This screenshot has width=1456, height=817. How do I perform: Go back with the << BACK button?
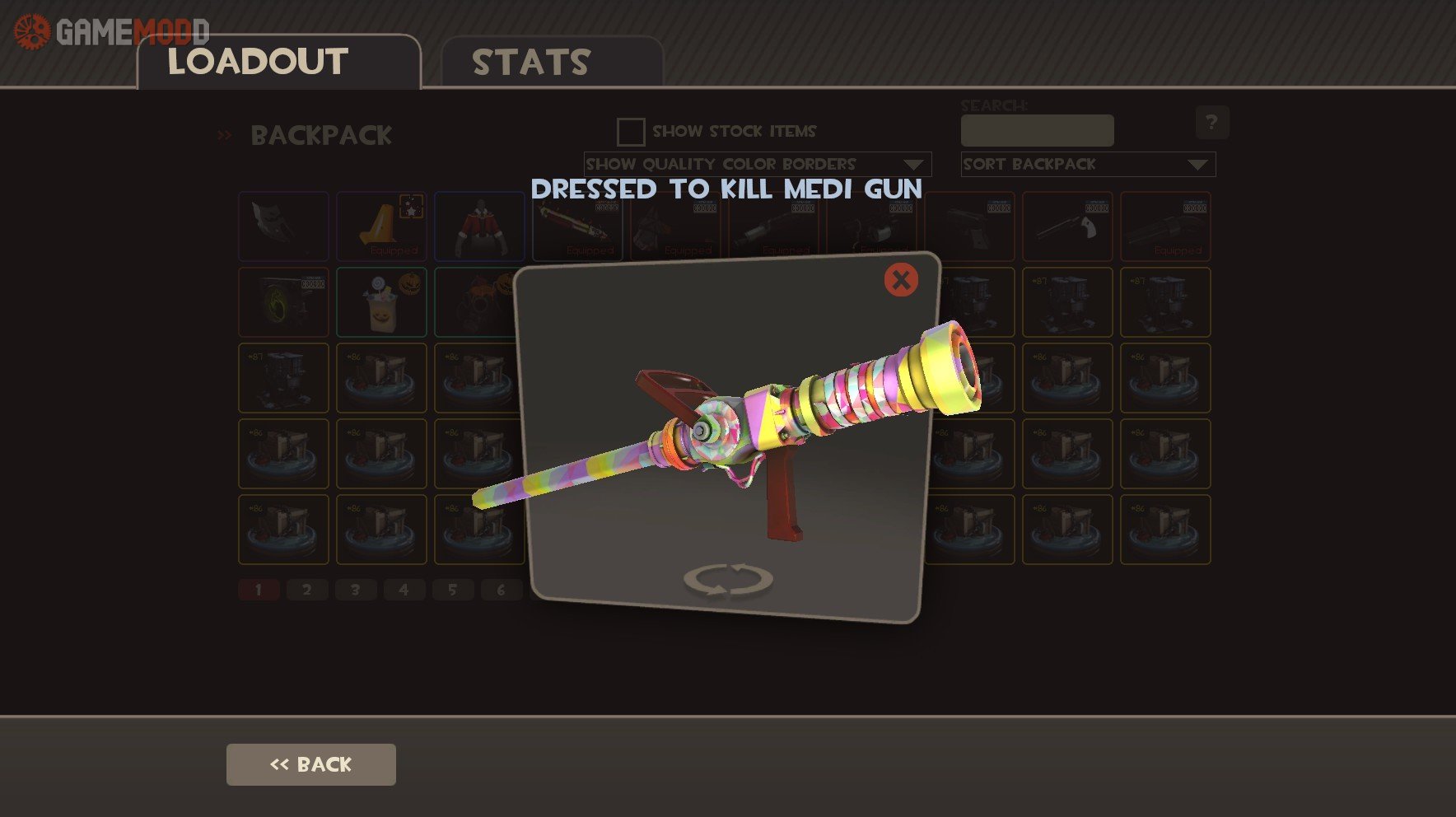tap(311, 764)
